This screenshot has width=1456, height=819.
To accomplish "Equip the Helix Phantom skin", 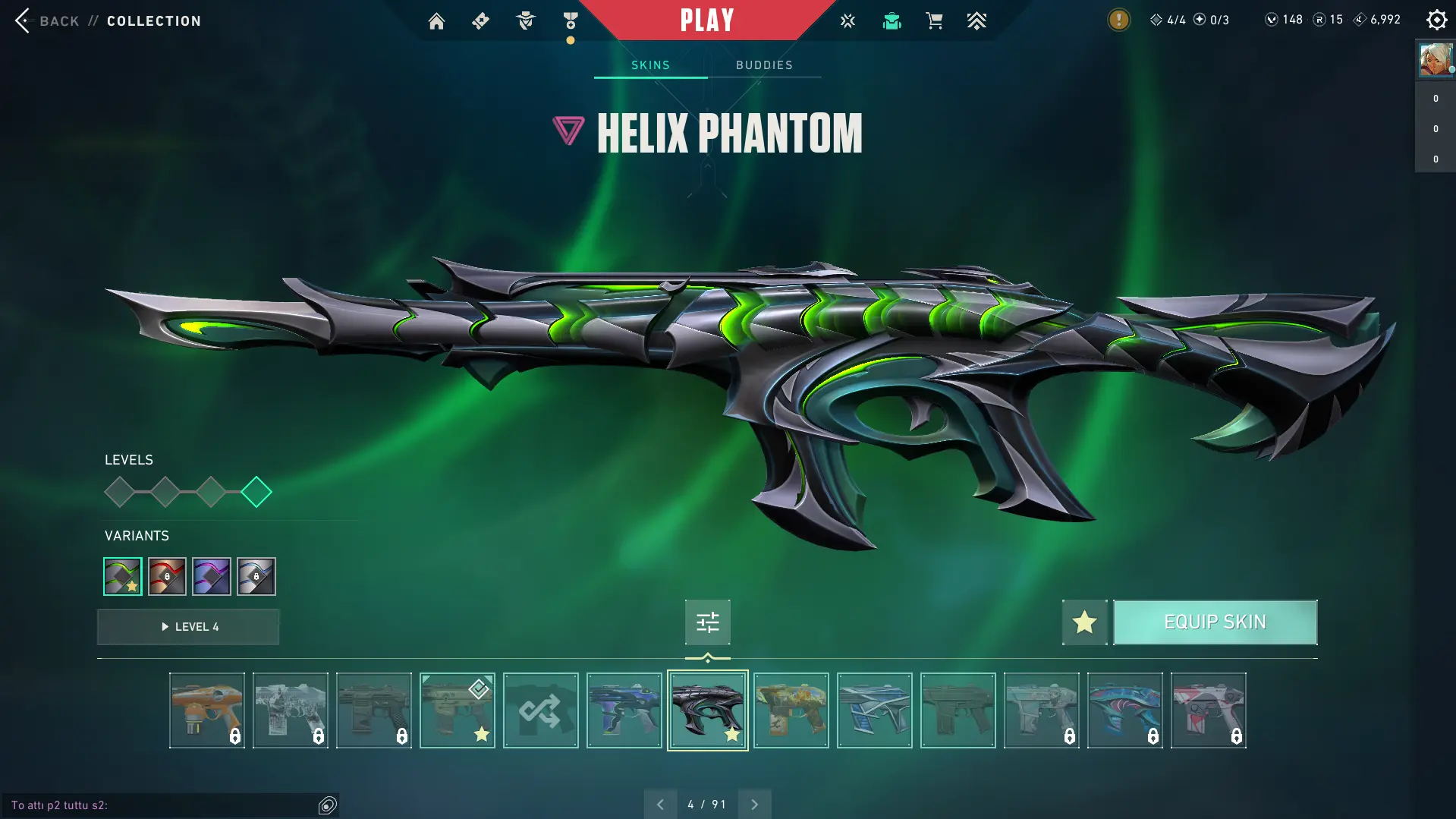I will pos(1215,622).
